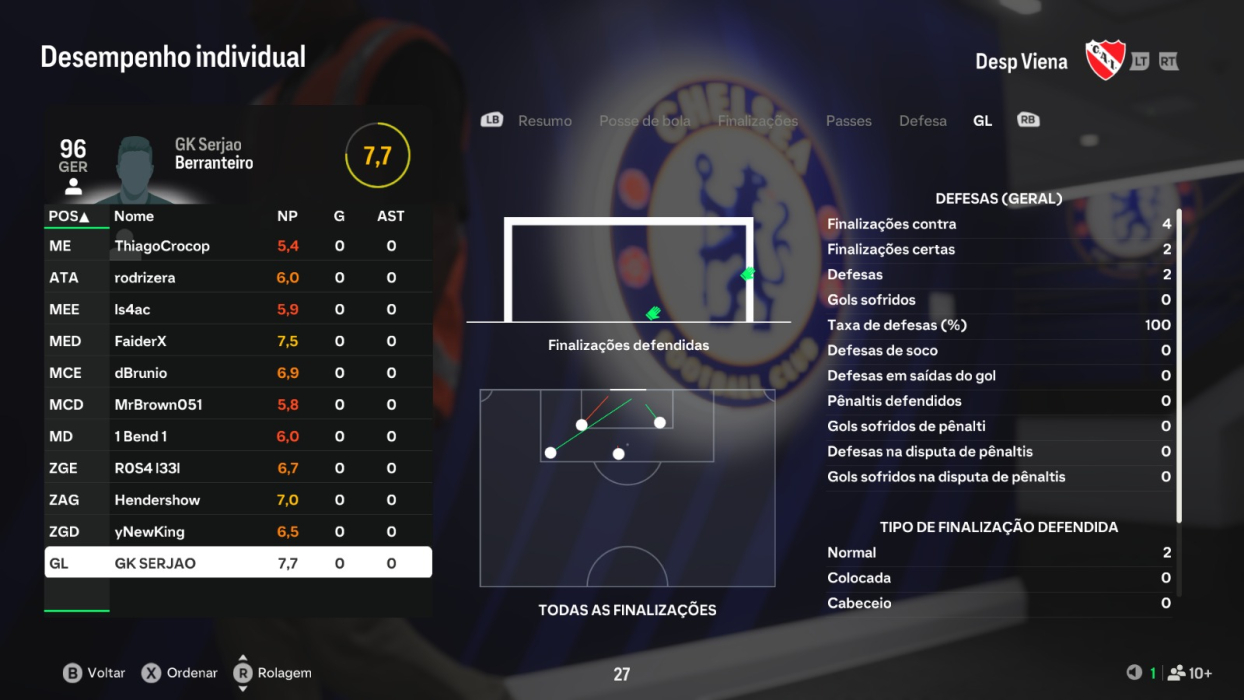The width and height of the screenshot is (1244, 700).
Task: Show the Finalizações tab
Action: [x=757, y=121]
